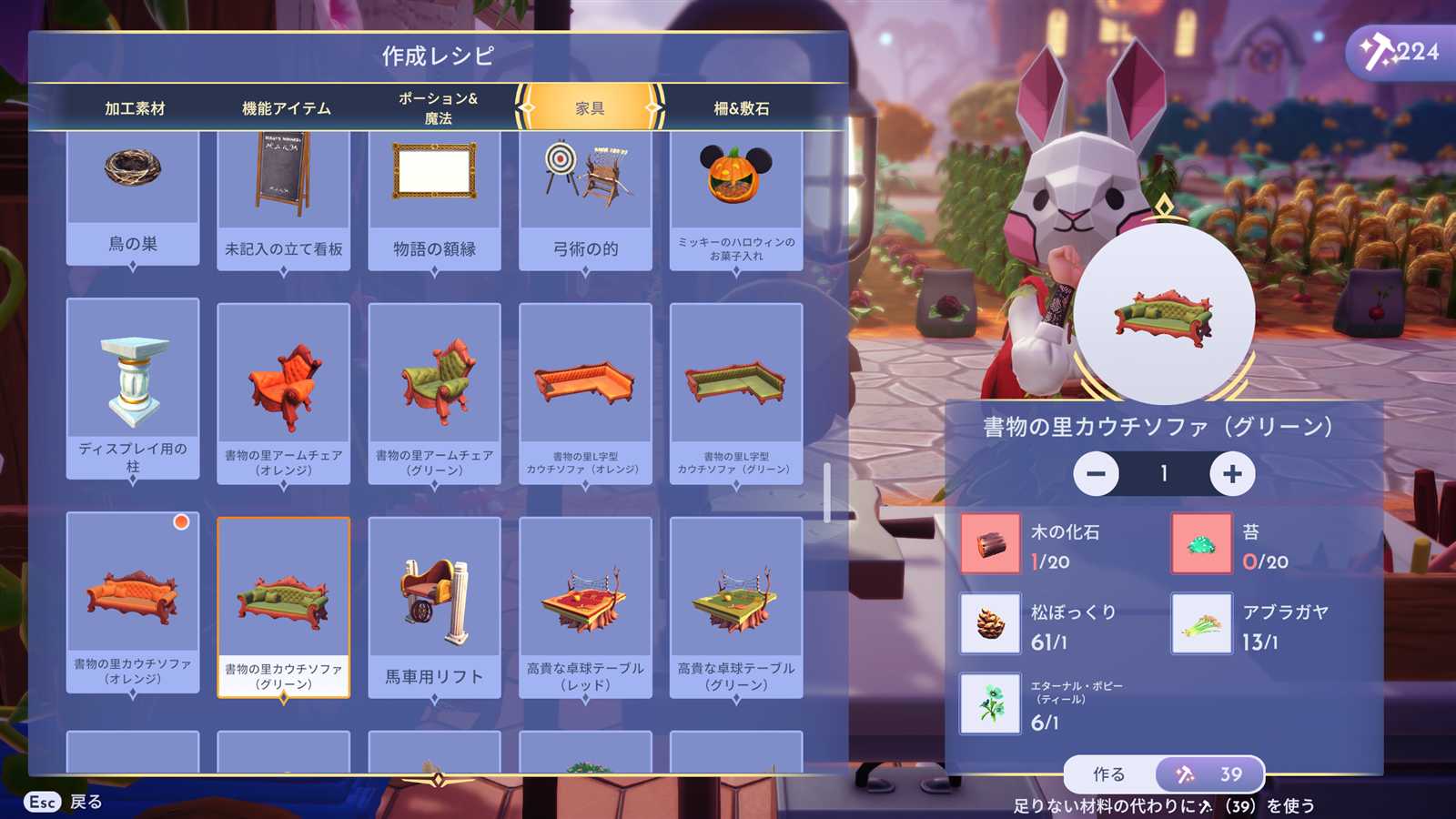Pick the 馬車用リフト recipe

click(434, 607)
